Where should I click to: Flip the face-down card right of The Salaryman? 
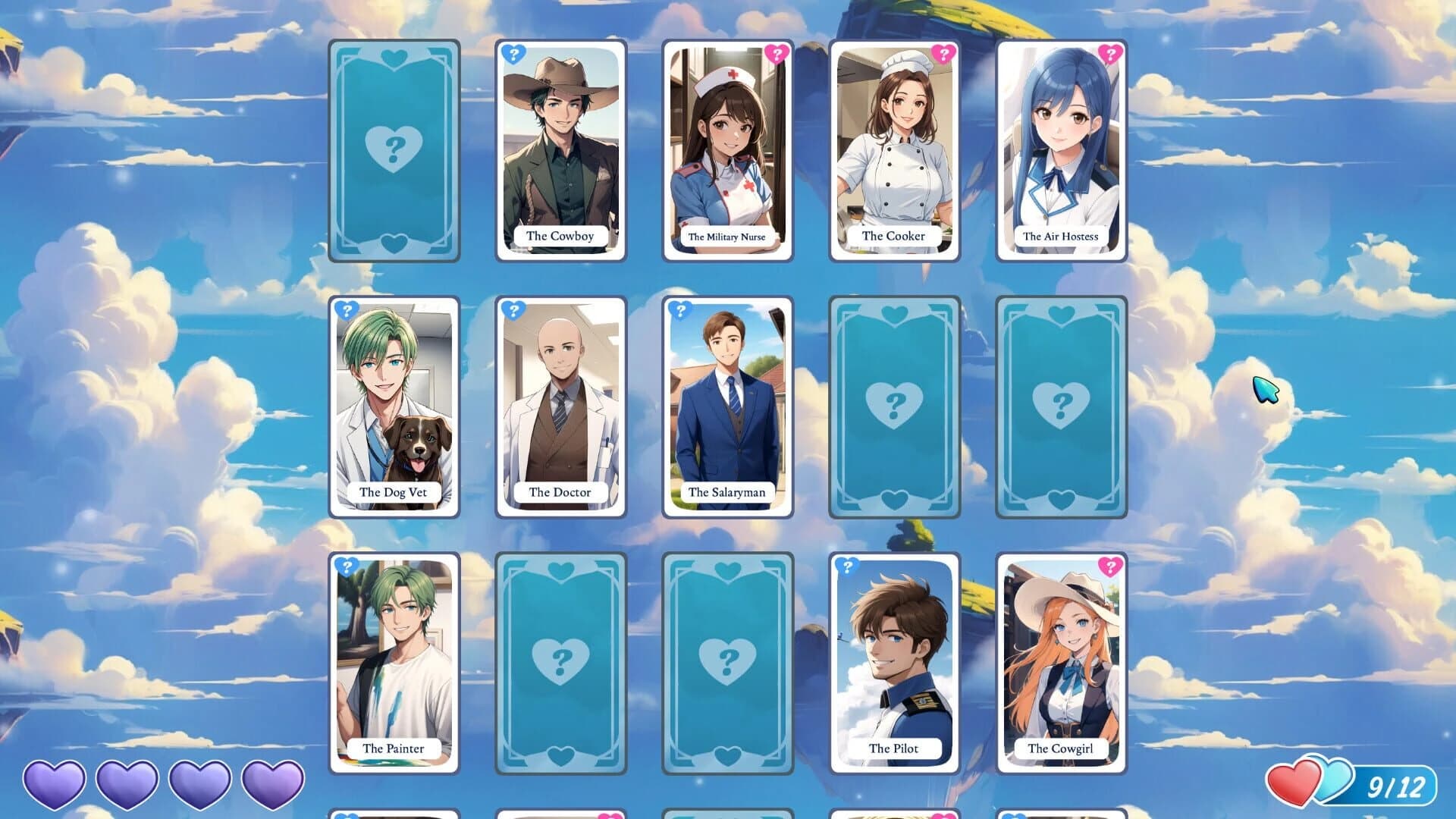pyautogui.click(x=895, y=407)
